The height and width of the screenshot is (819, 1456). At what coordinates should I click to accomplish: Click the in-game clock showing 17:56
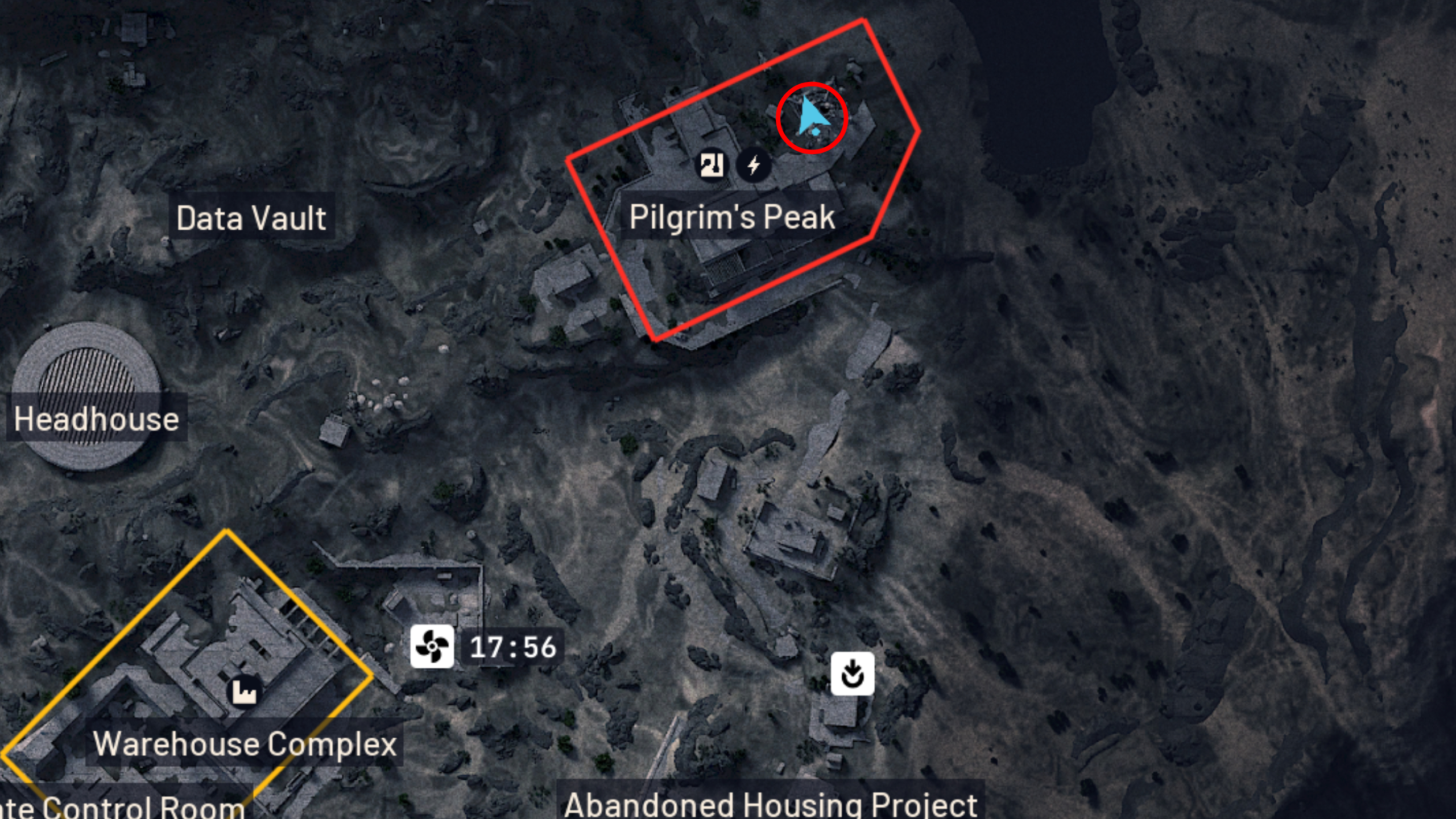click(511, 646)
